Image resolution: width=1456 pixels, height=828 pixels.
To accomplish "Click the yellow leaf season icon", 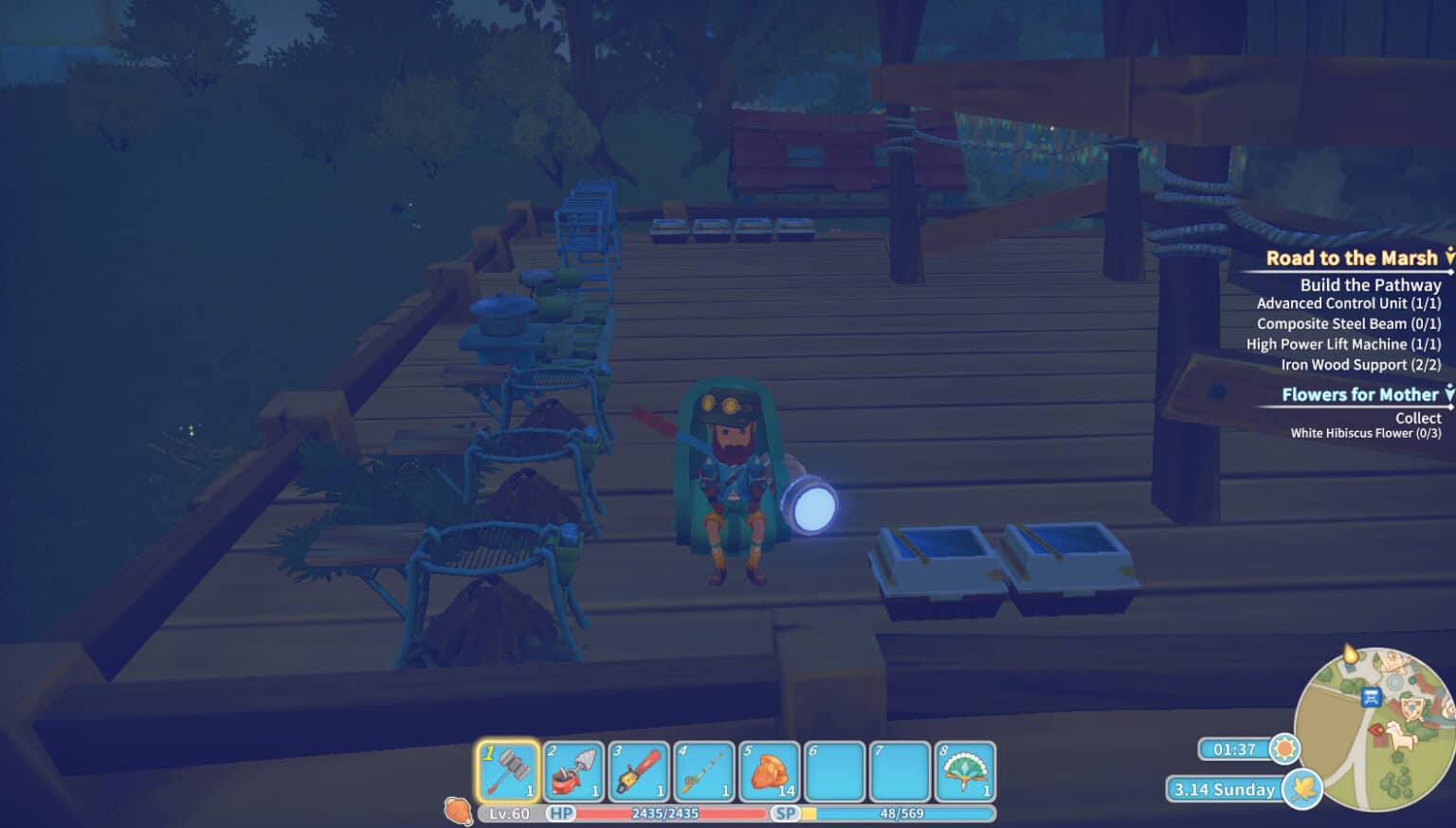I will [1302, 789].
